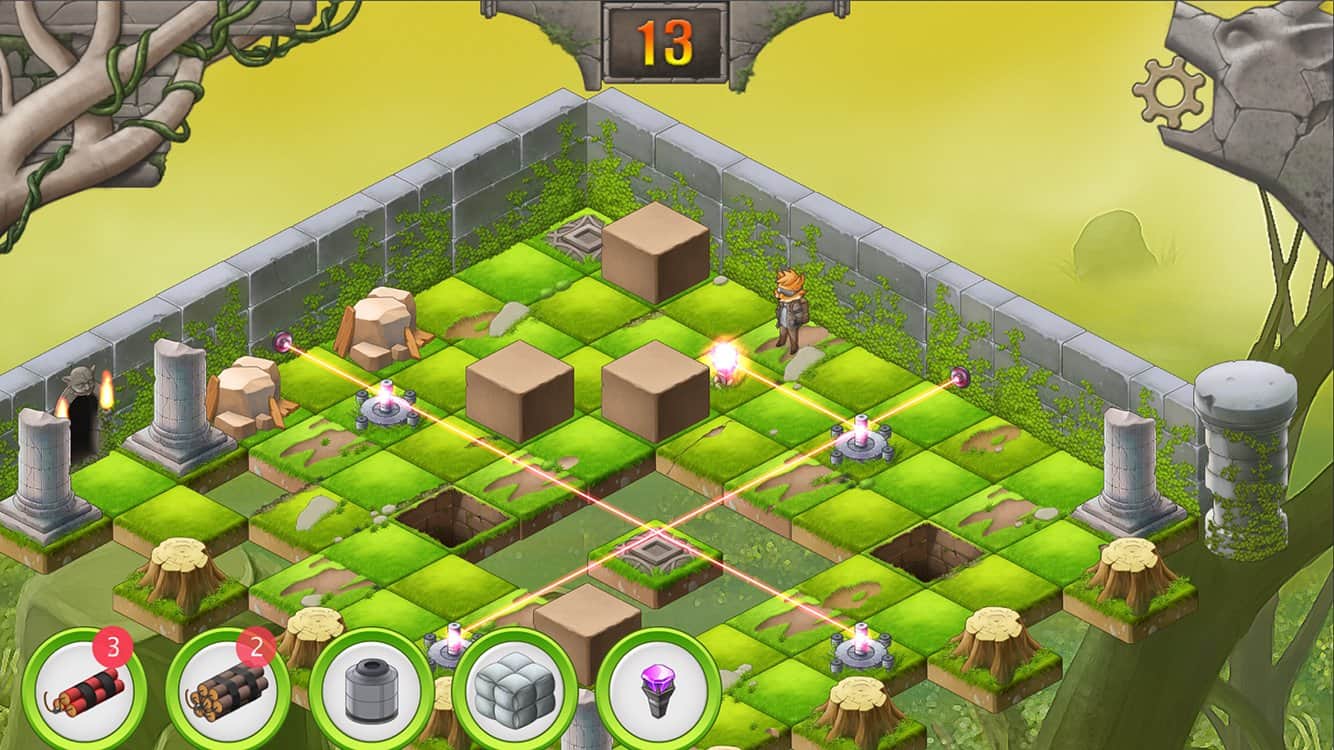Viewport: 1334px width, 750px height.
Task: Open settings with the gear icon
Action: tap(1169, 92)
